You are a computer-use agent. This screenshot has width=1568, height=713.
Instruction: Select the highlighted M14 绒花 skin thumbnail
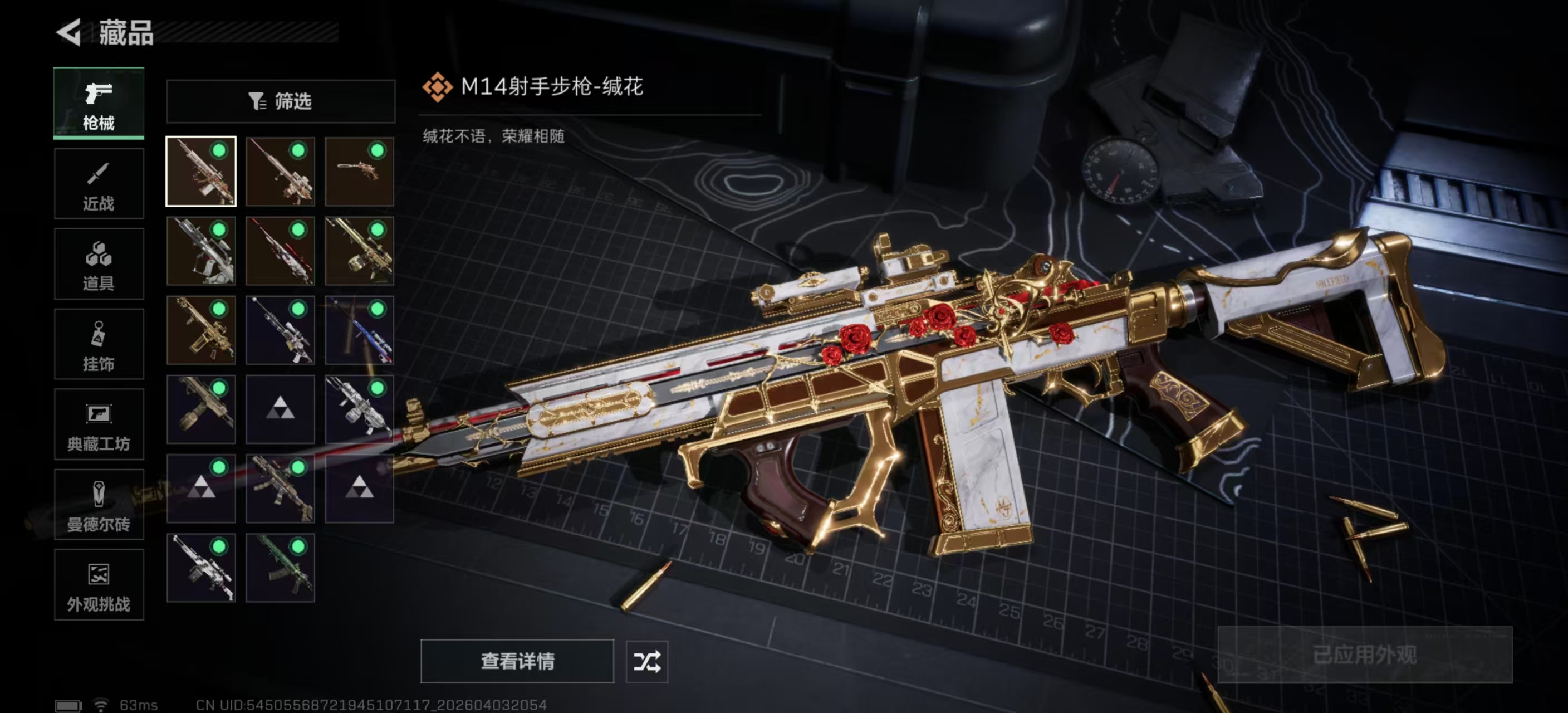click(201, 171)
